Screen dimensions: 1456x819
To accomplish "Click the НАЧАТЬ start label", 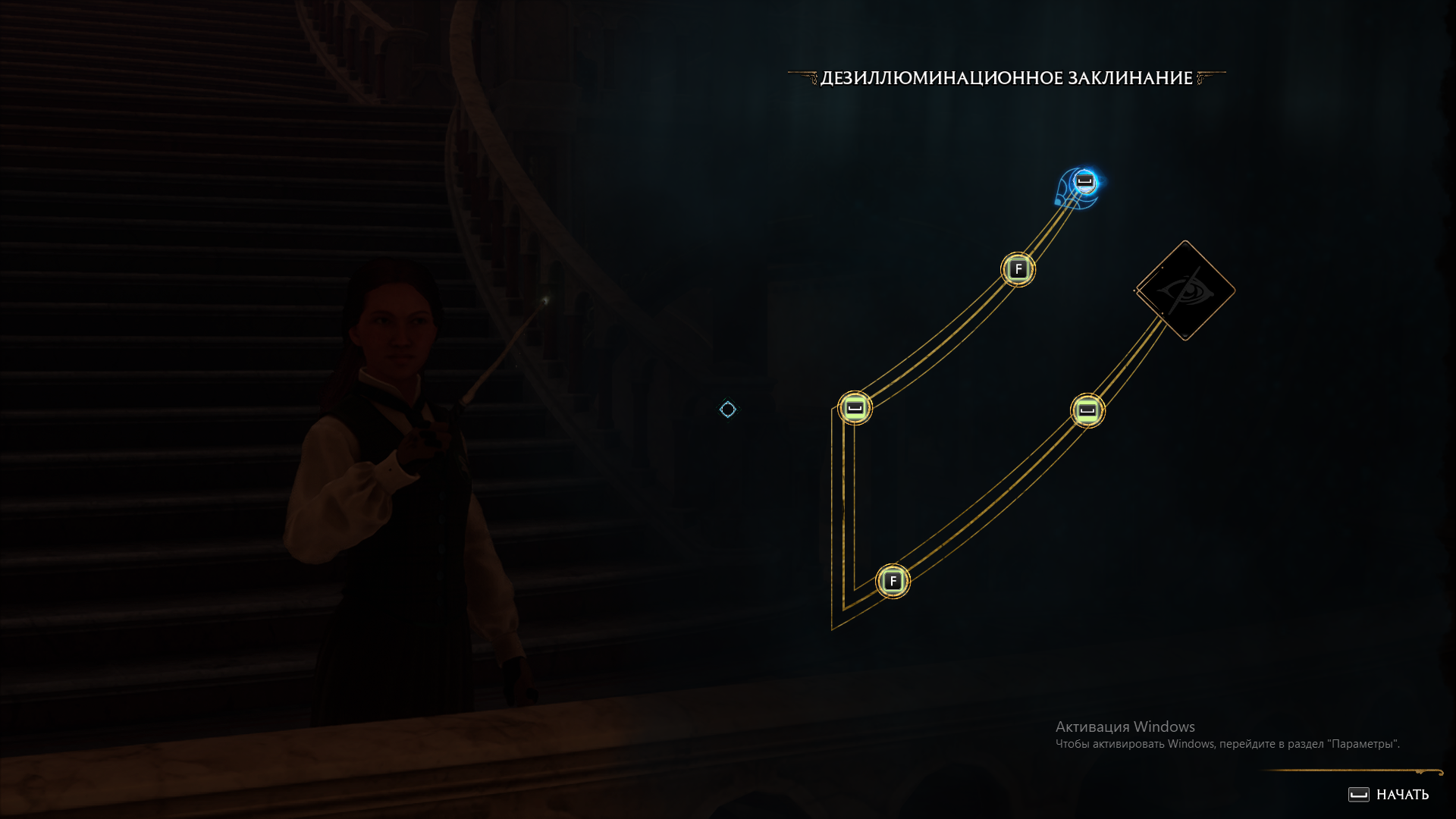I will (x=1401, y=795).
